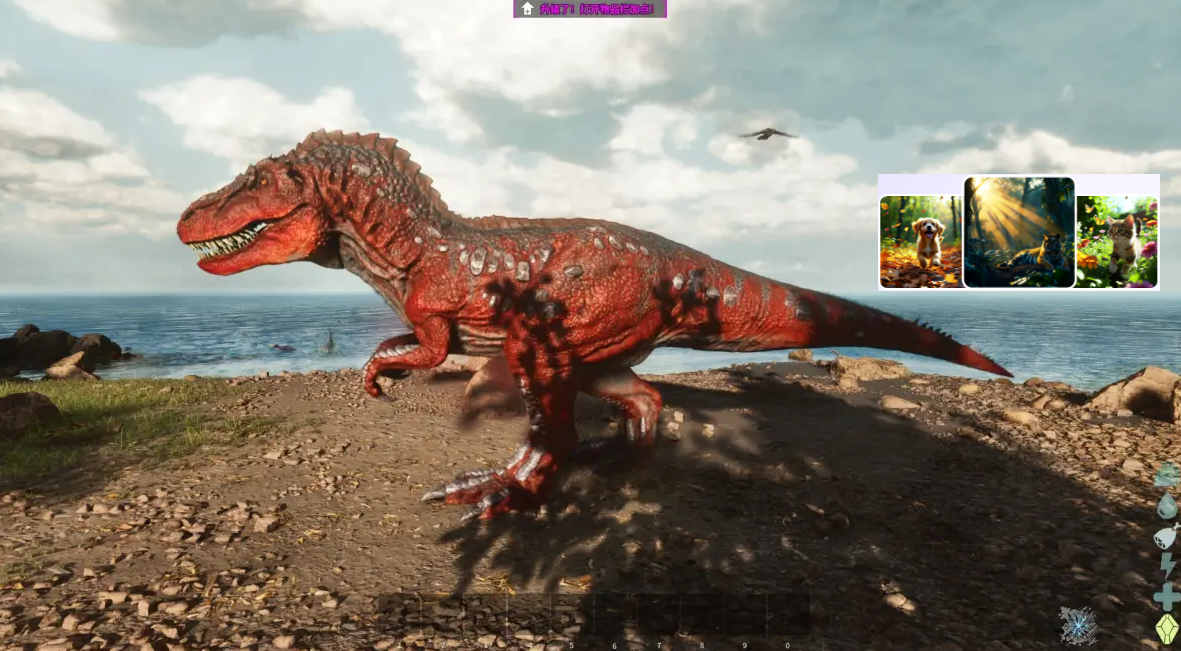
Task: Click the level-up notification banner
Action: 590,9
